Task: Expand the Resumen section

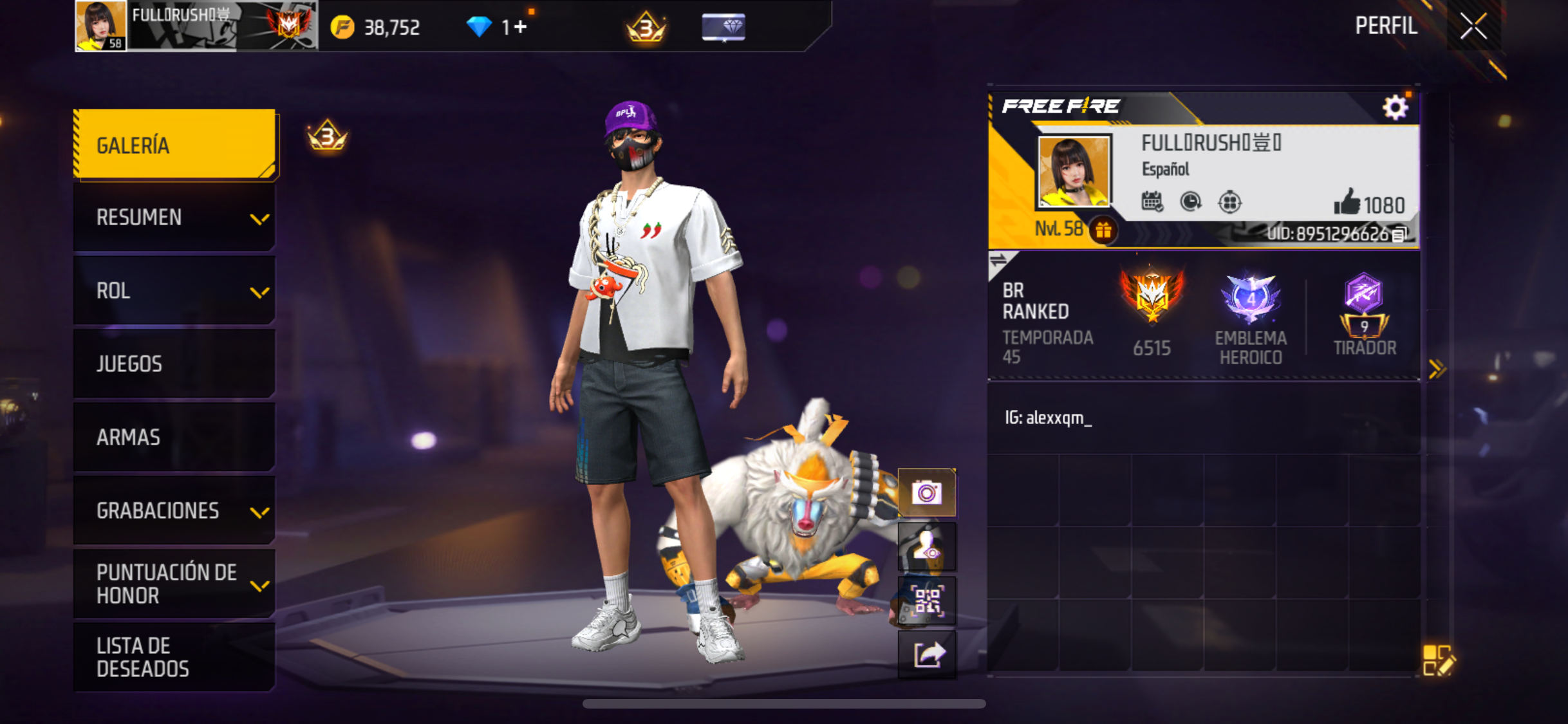Action: click(x=174, y=218)
